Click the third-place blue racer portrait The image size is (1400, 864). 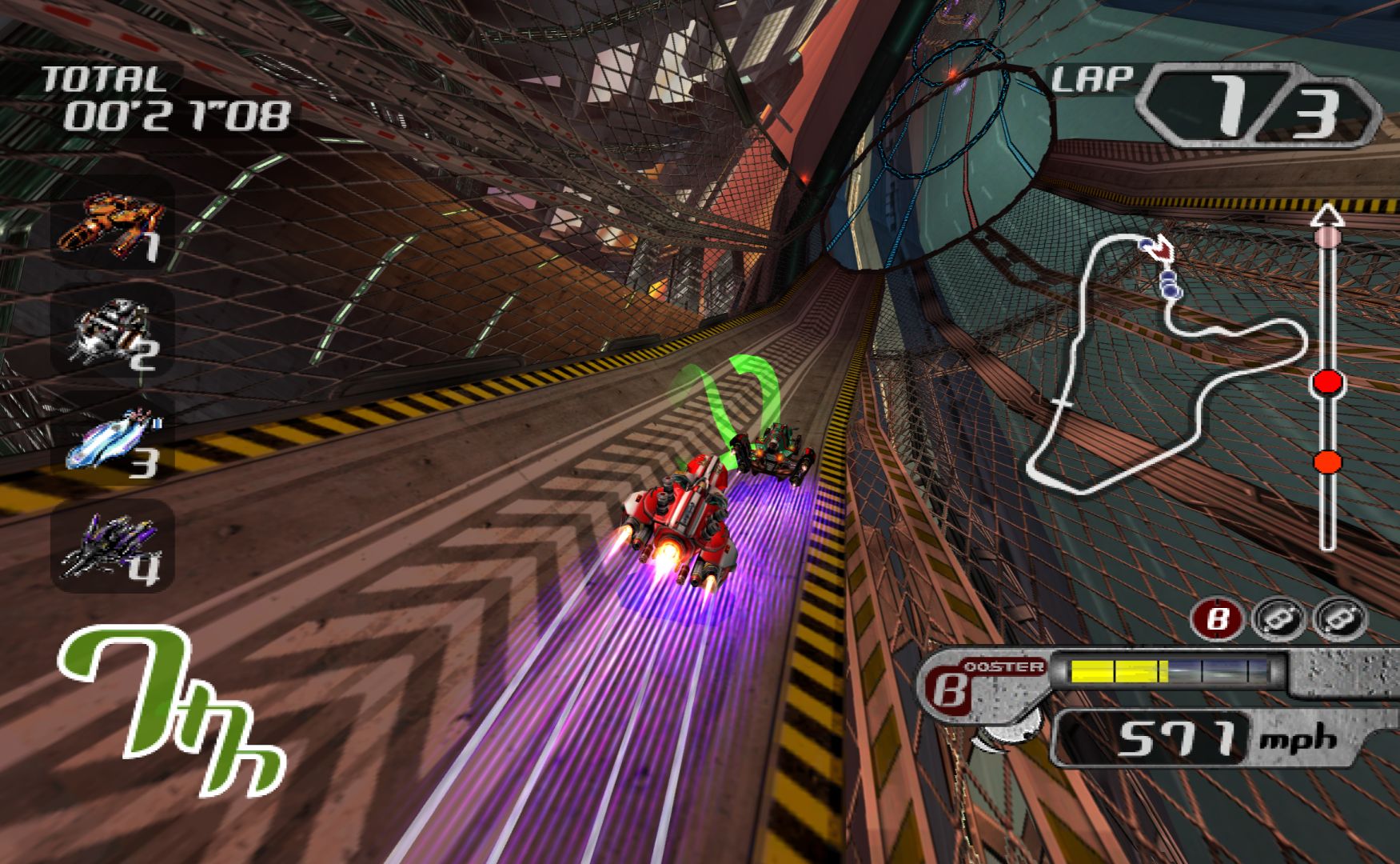point(114,438)
